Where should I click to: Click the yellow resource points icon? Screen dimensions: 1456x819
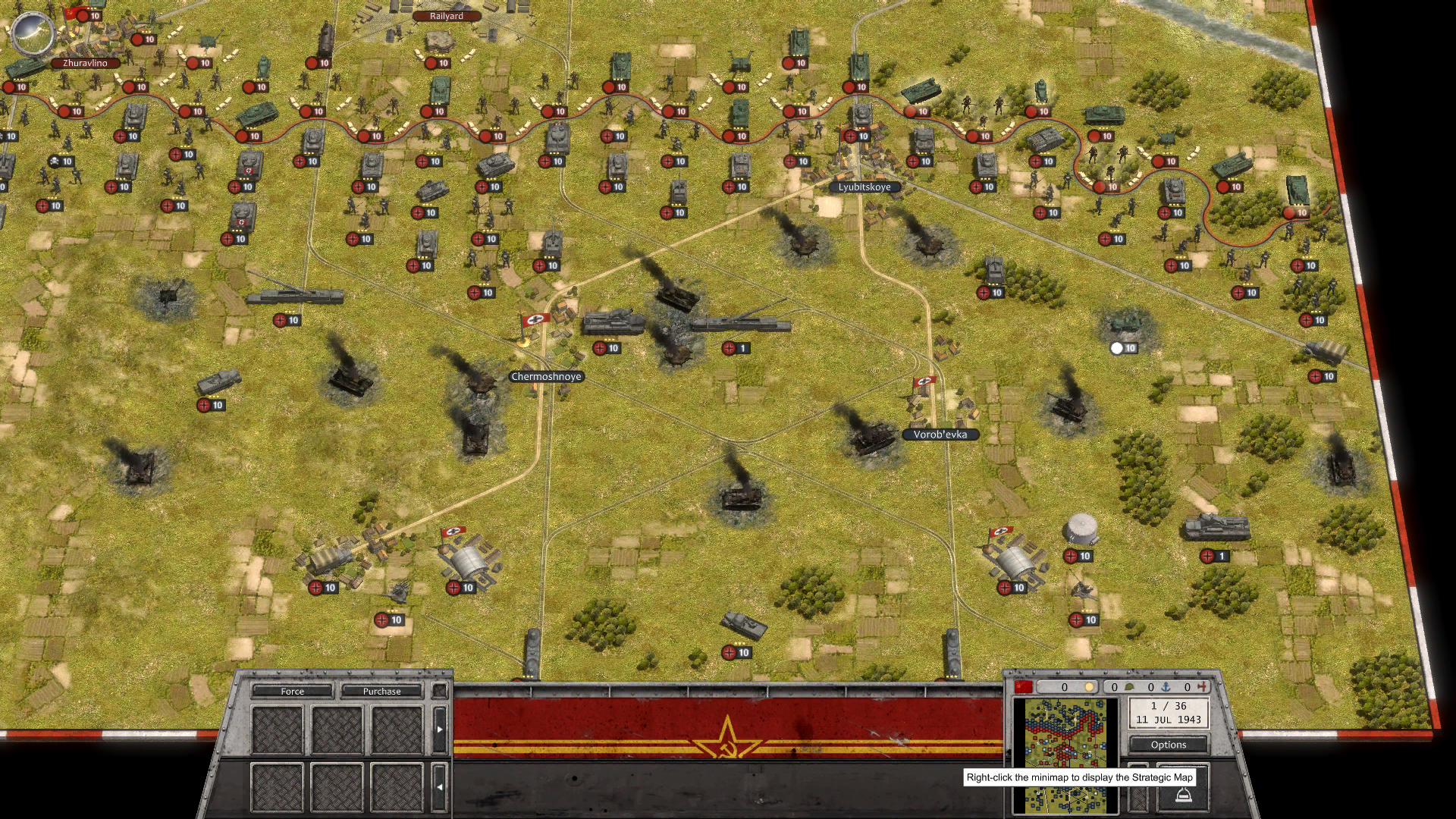pos(1090,687)
